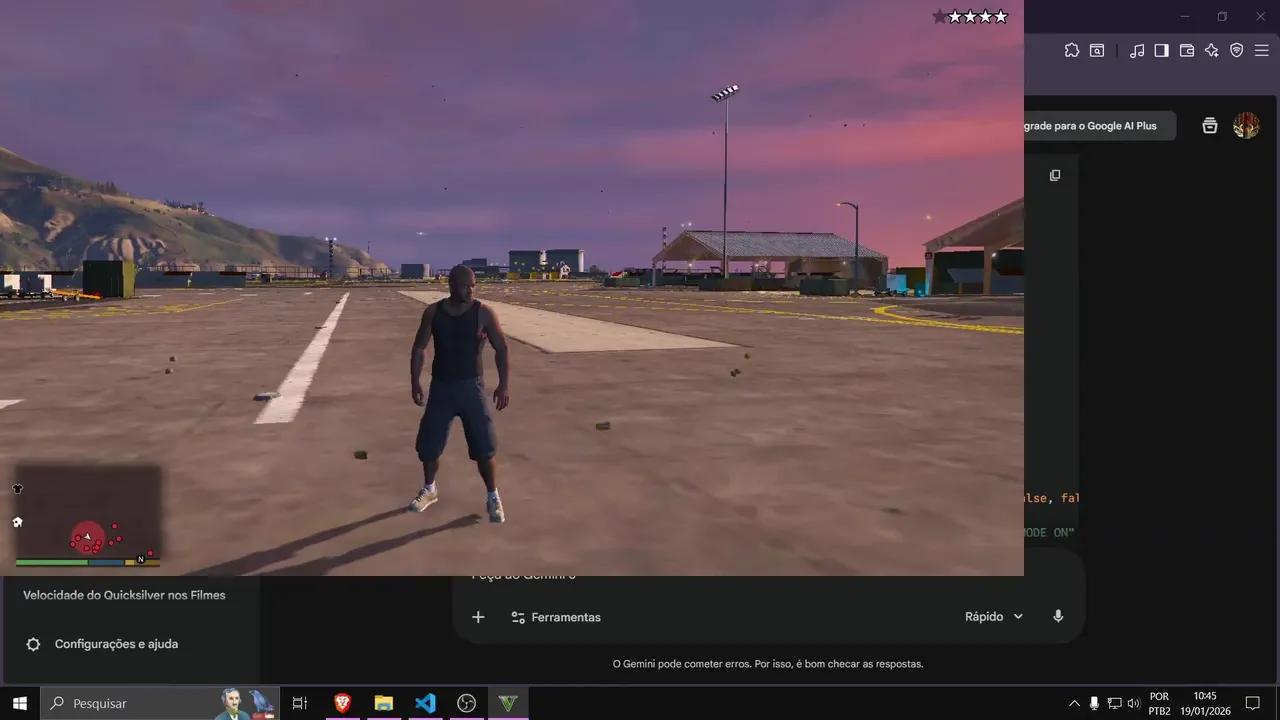The image size is (1280, 720).
Task: Click the Easy Setup star icon
Action: click(x=1211, y=50)
